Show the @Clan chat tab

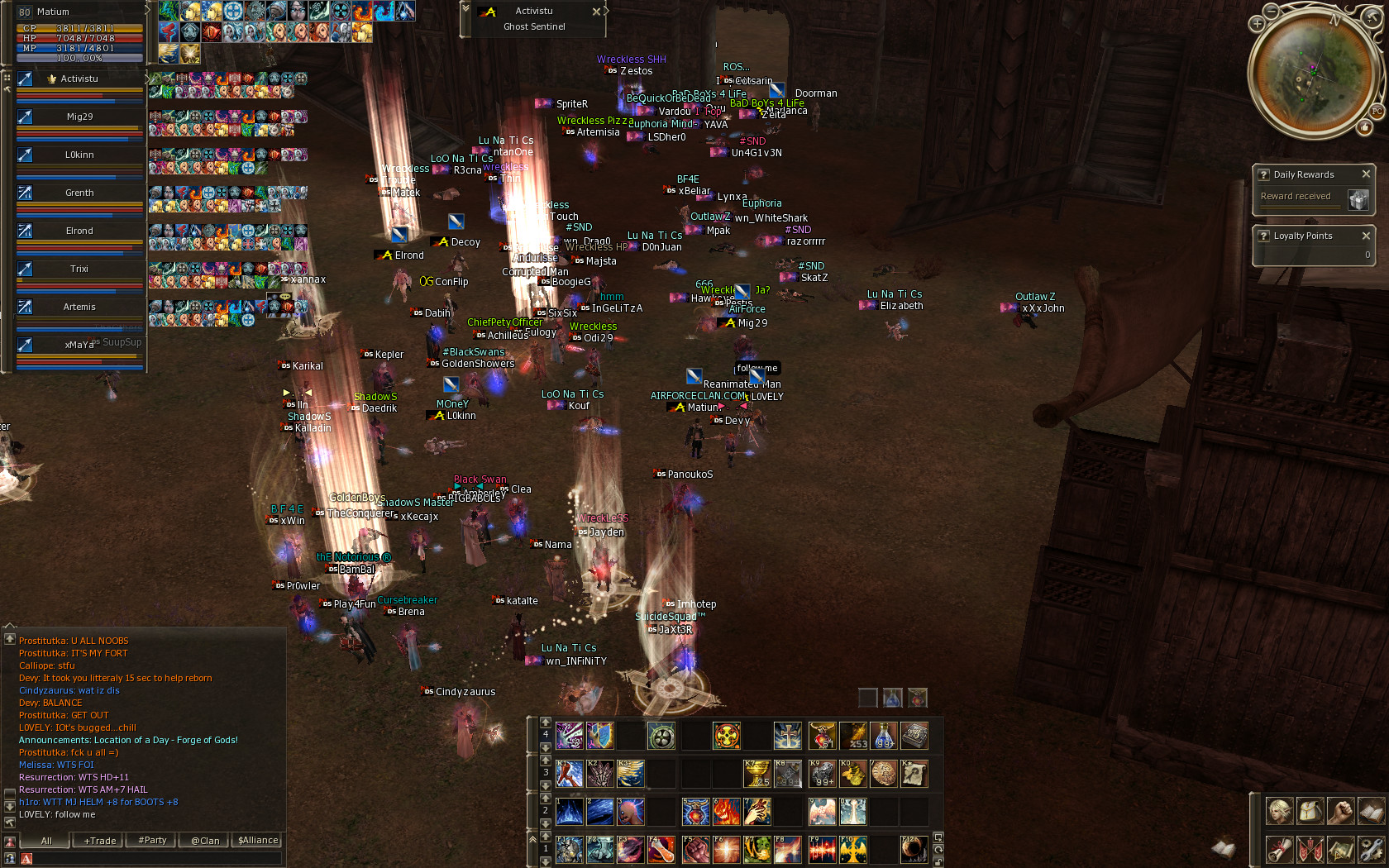(x=205, y=841)
